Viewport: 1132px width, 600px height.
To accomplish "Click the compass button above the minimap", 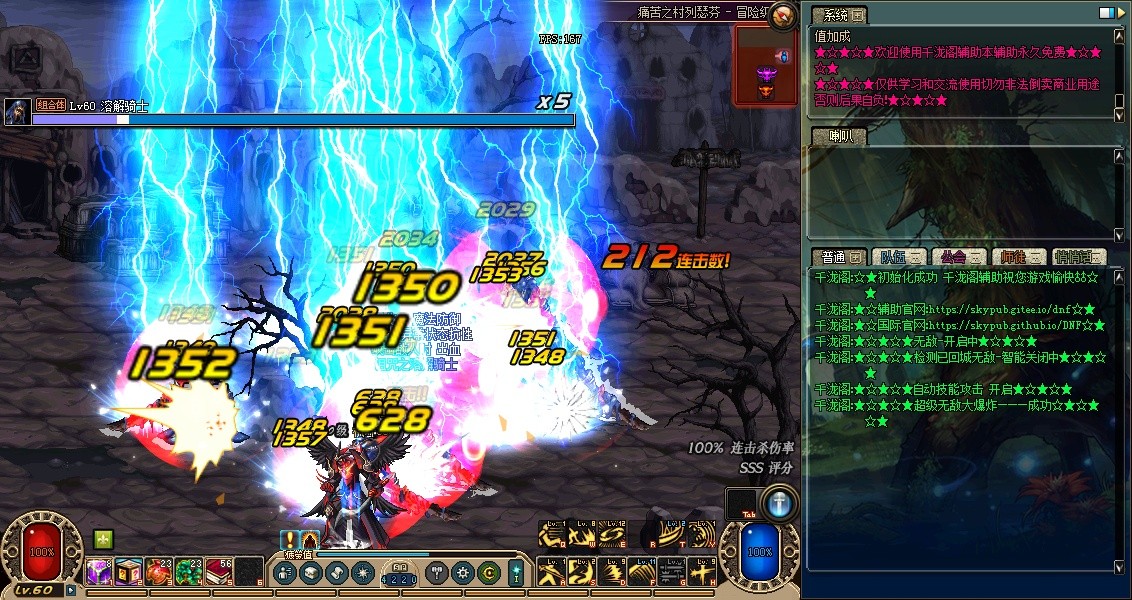I will click(784, 14).
